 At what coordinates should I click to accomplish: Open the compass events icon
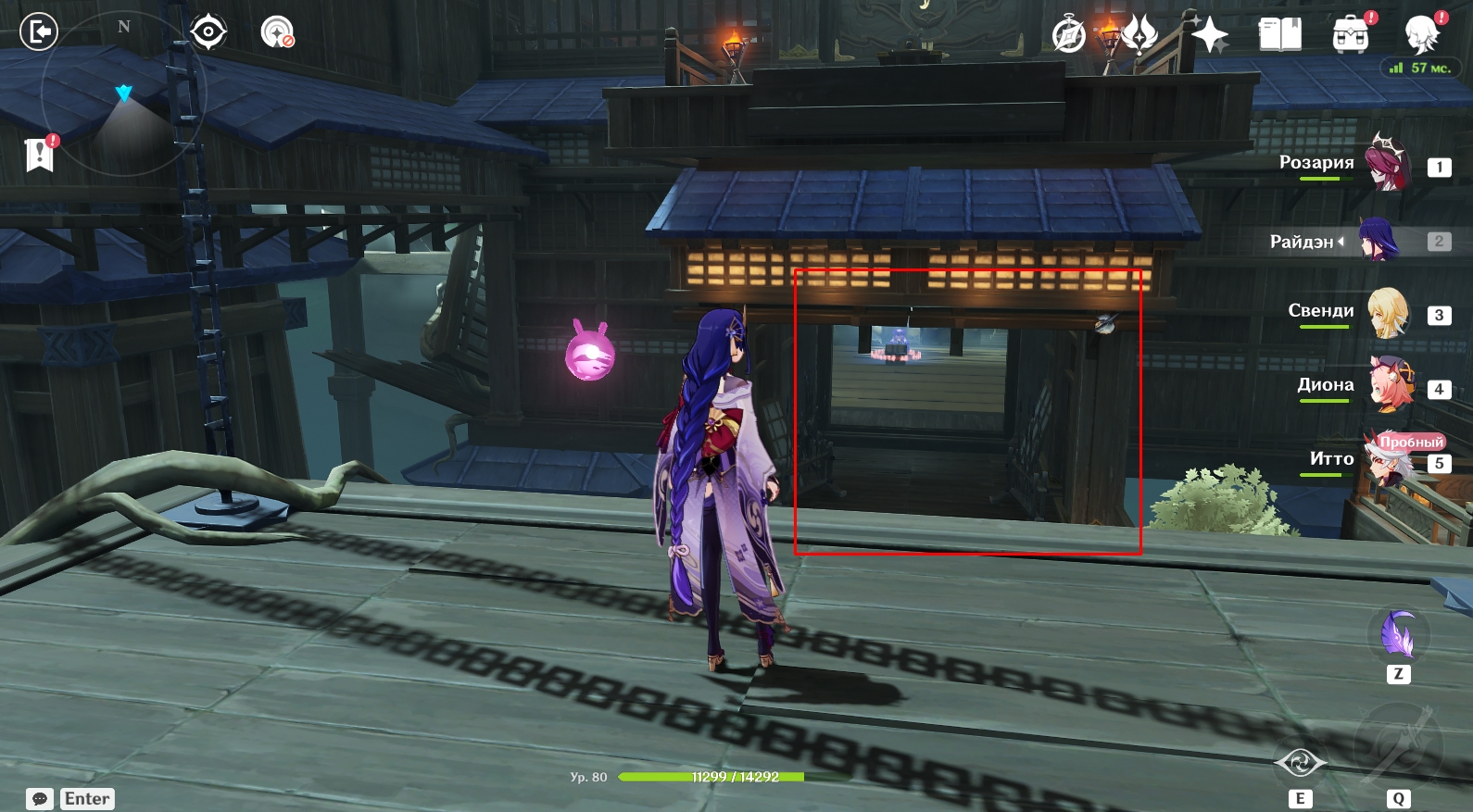point(1069,36)
